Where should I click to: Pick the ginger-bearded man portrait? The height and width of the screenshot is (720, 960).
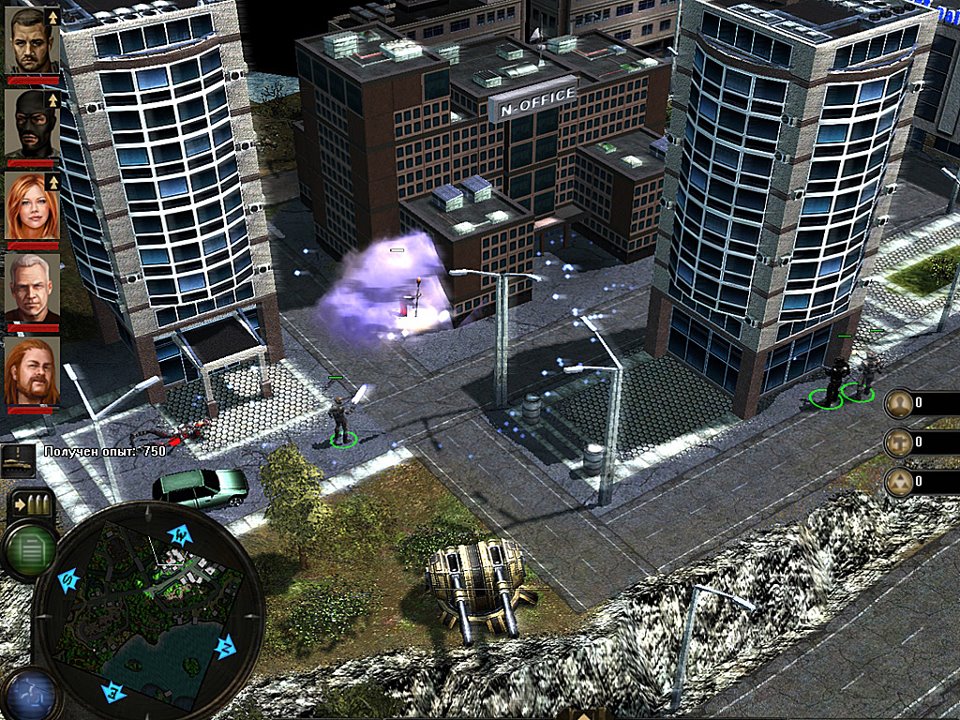[32, 371]
